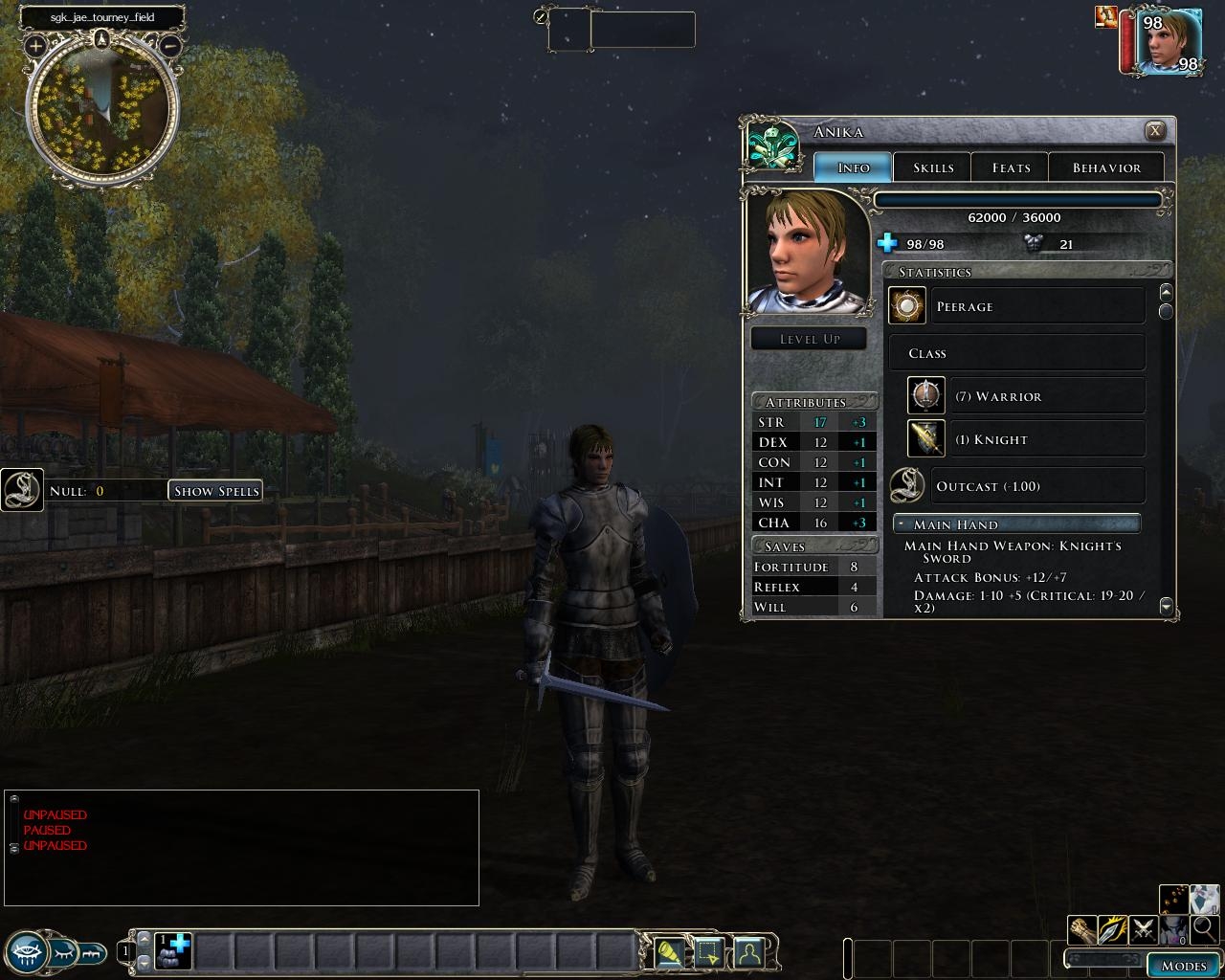Click the large eye icon button
The width and height of the screenshot is (1225, 980).
(x=26, y=951)
